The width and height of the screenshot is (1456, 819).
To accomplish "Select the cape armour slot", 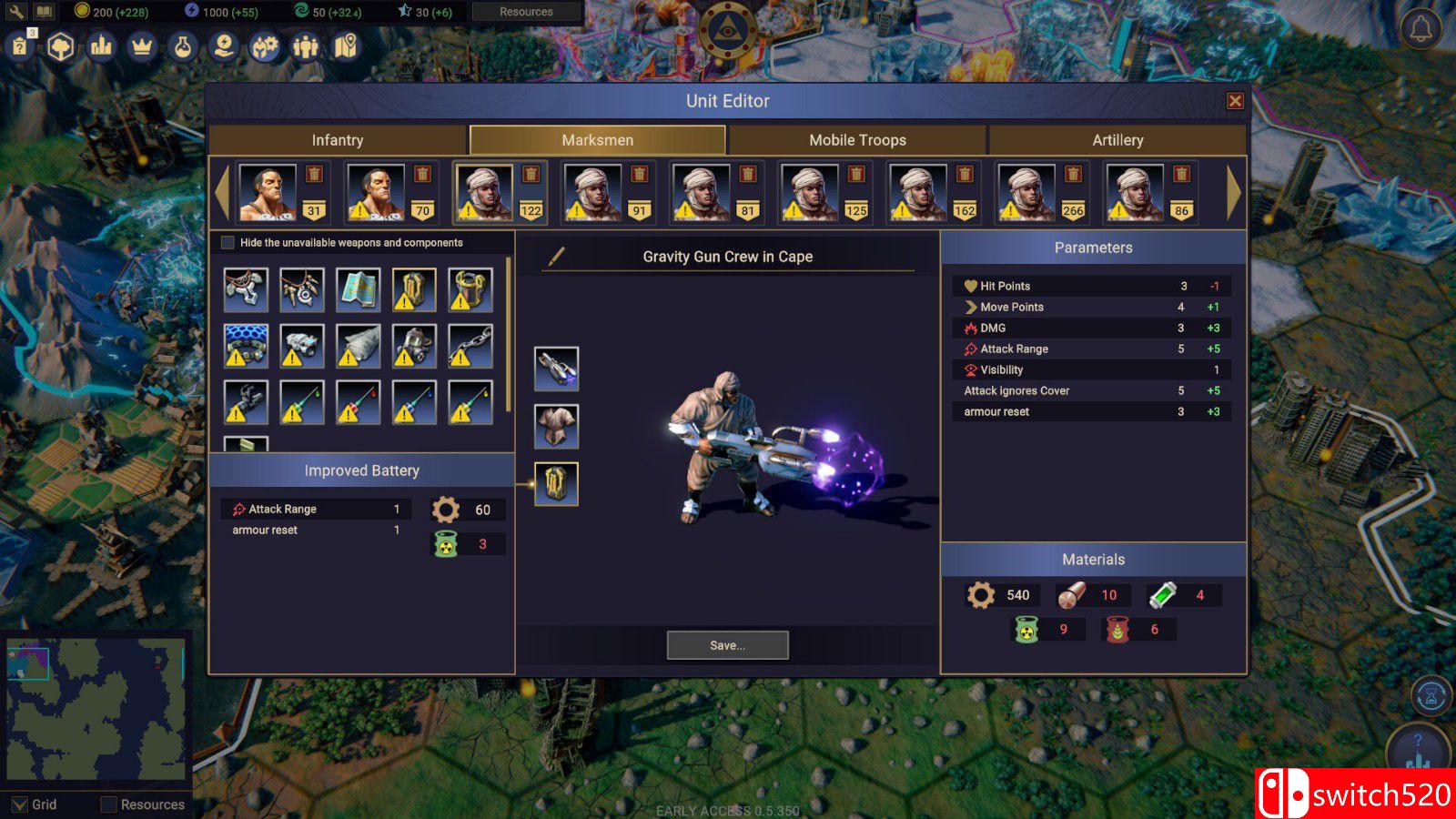I will click(556, 426).
